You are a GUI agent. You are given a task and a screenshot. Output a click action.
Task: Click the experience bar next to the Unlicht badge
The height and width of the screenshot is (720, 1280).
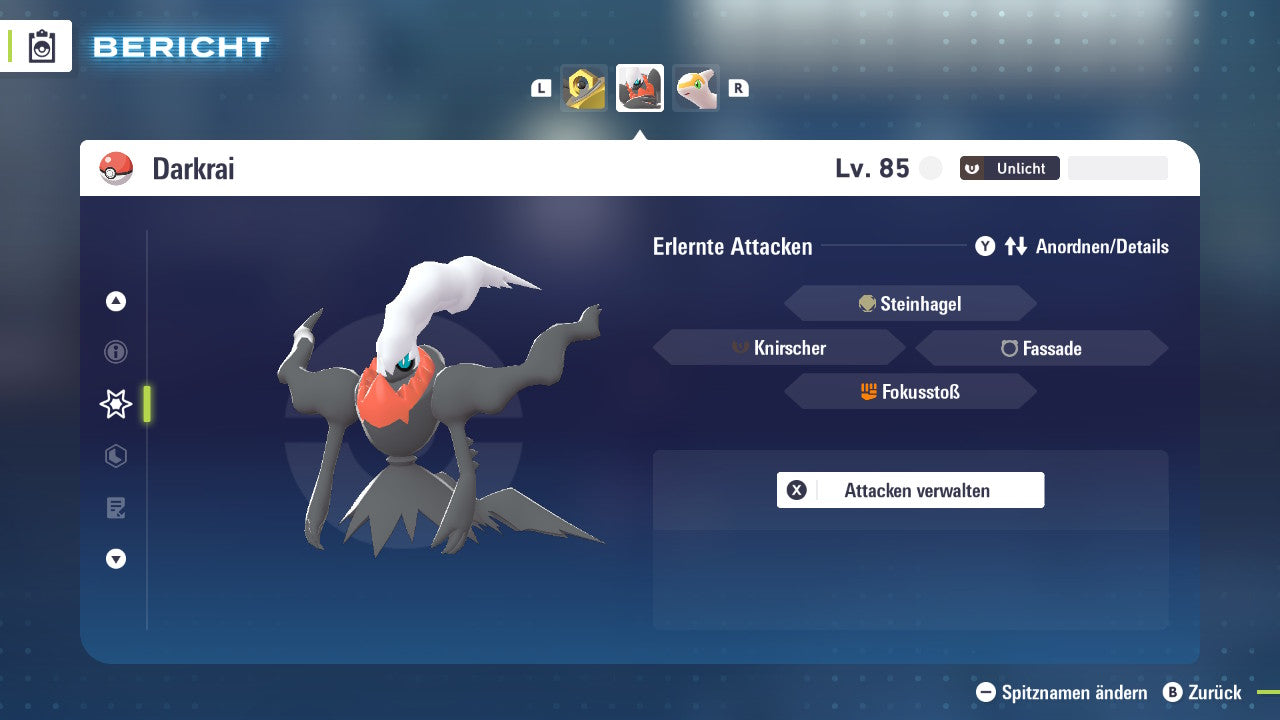tap(1117, 168)
